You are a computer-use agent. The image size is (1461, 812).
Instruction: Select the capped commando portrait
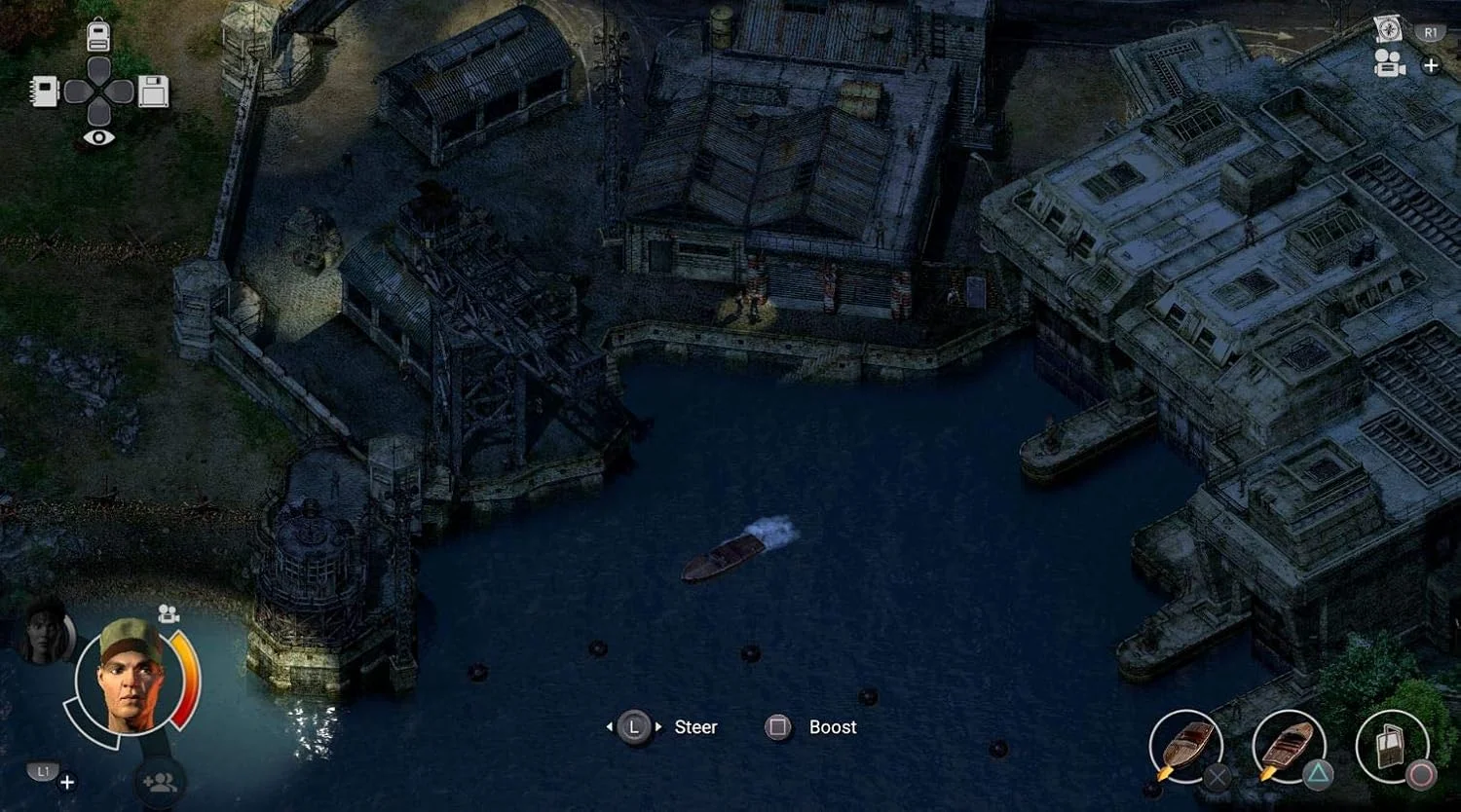click(131, 674)
